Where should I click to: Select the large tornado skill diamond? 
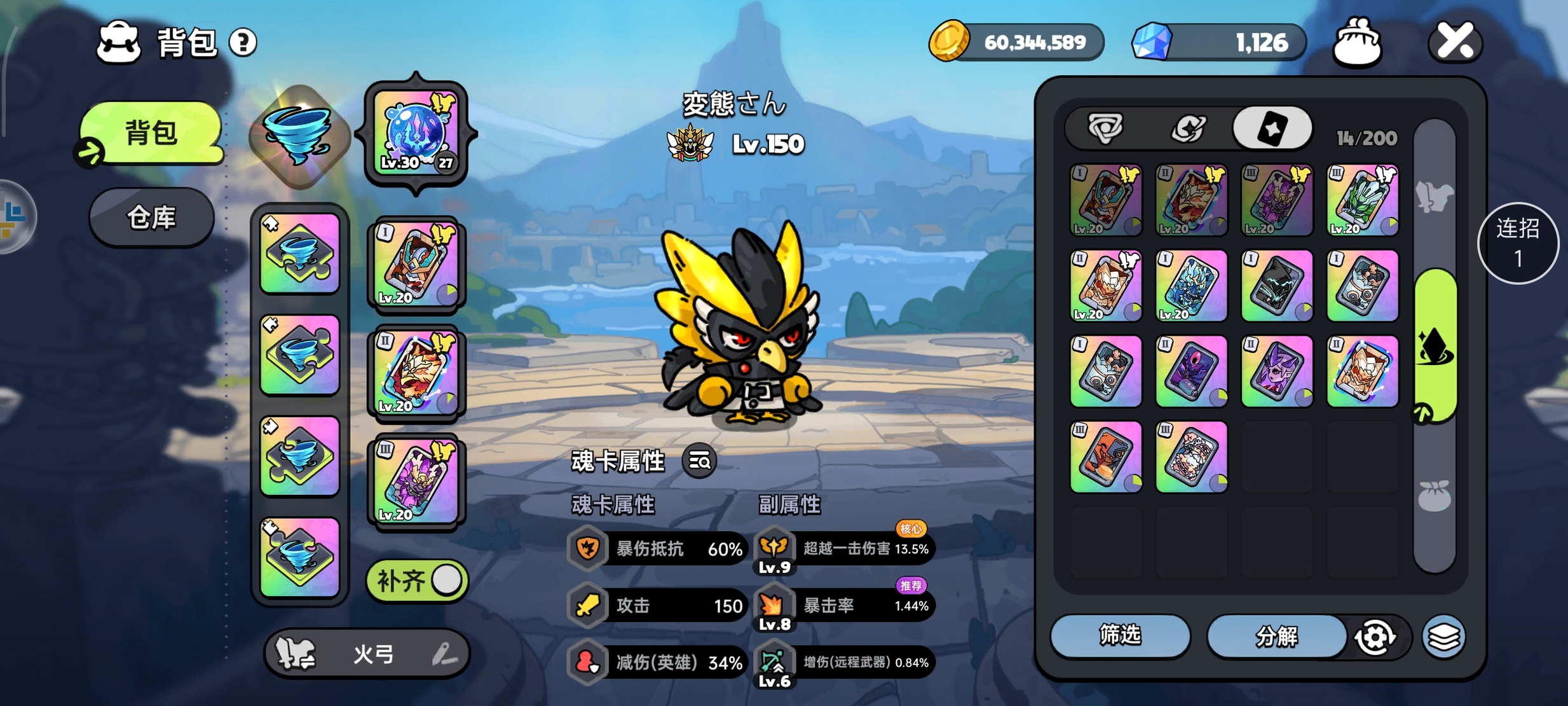[x=299, y=135]
